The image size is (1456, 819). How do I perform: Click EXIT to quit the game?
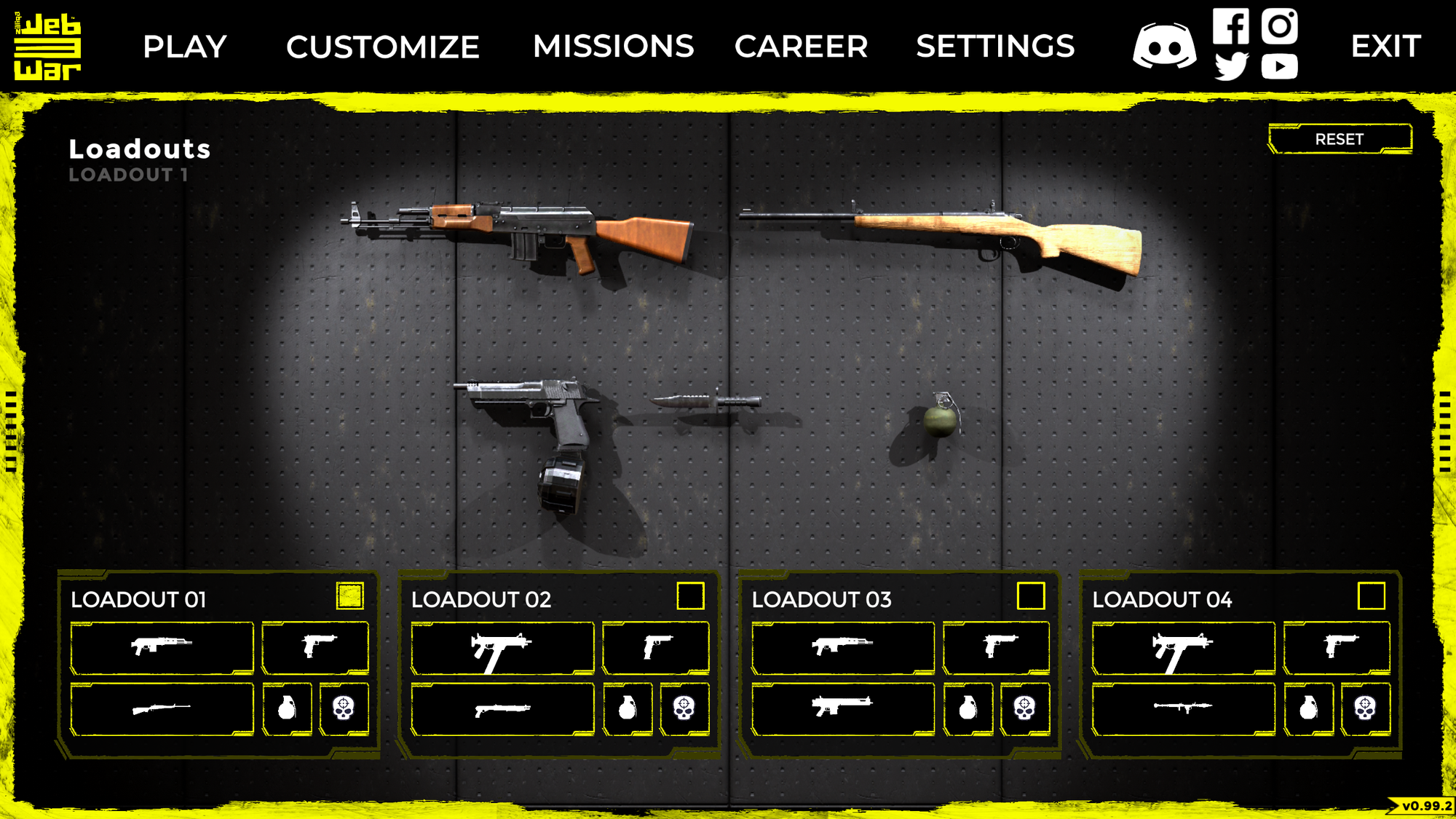point(1385,47)
